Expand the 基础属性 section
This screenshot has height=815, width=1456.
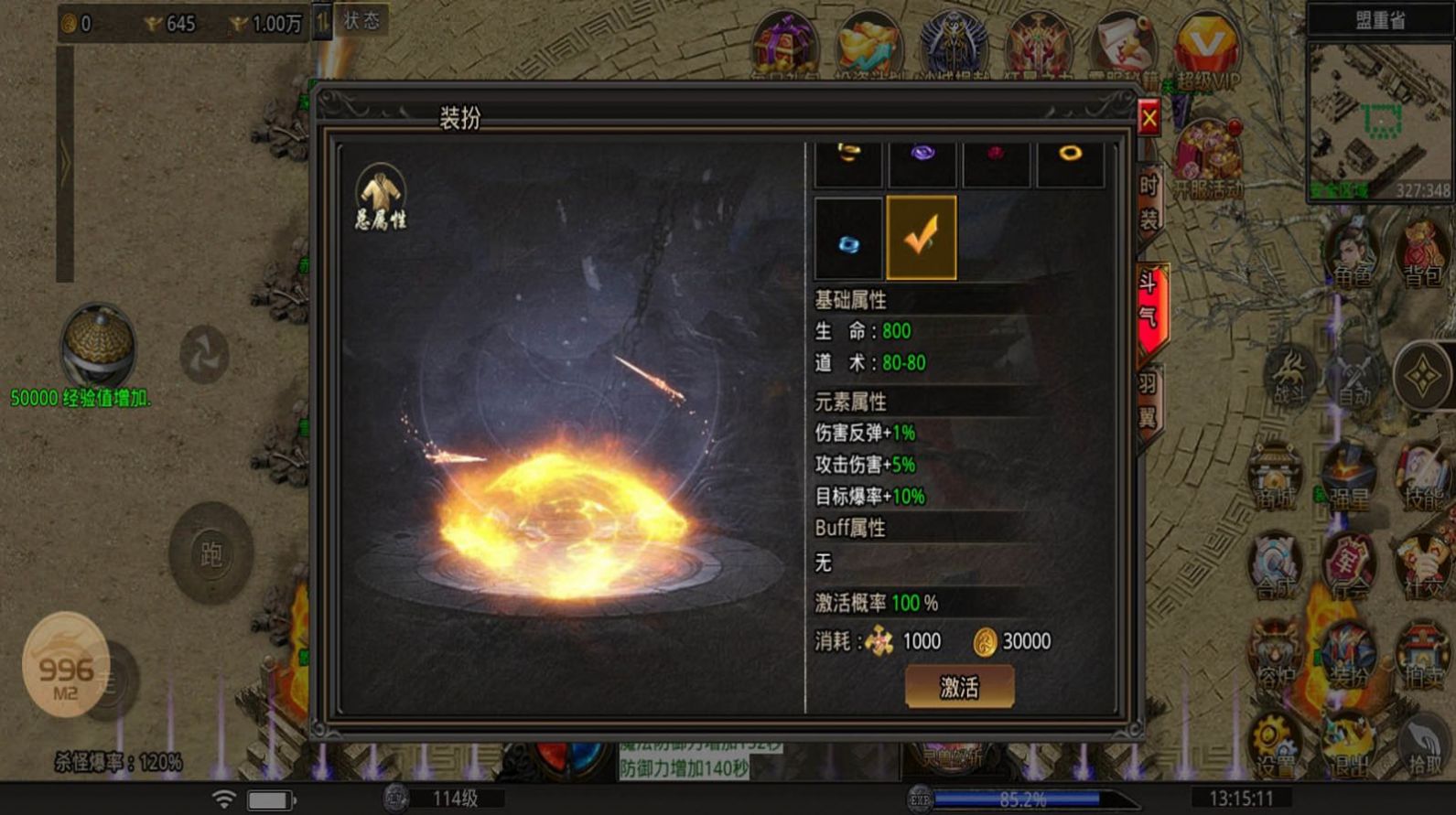coord(851,300)
